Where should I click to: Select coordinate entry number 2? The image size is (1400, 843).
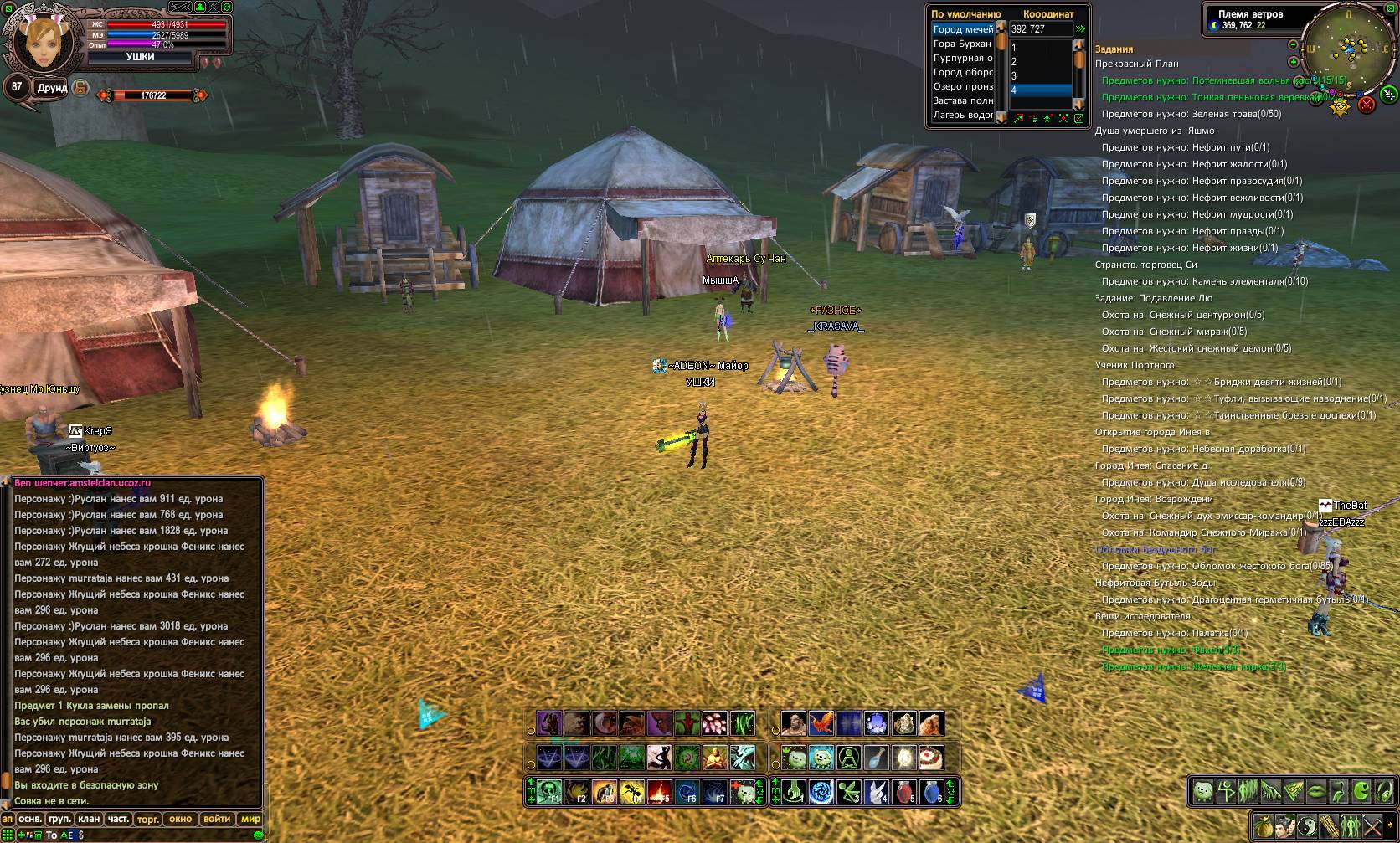1038,62
